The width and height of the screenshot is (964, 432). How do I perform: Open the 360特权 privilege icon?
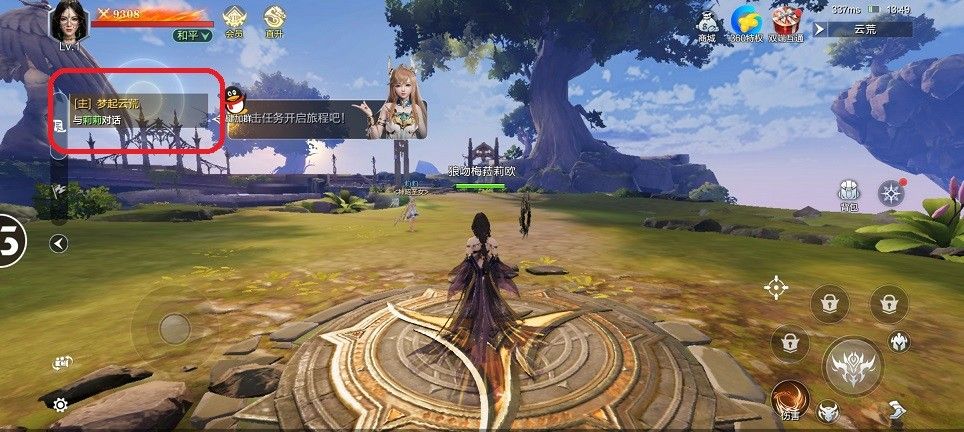click(745, 23)
